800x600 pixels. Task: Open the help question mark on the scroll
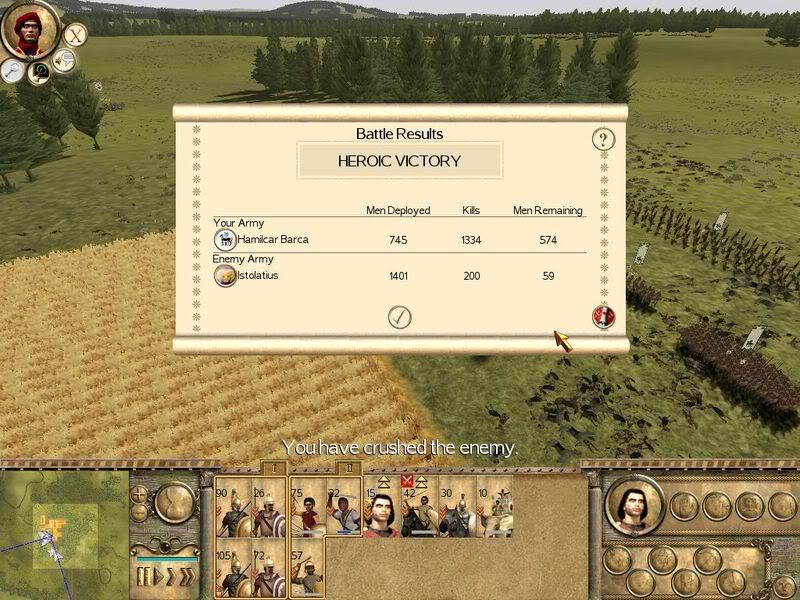pyautogui.click(x=602, y=139)
